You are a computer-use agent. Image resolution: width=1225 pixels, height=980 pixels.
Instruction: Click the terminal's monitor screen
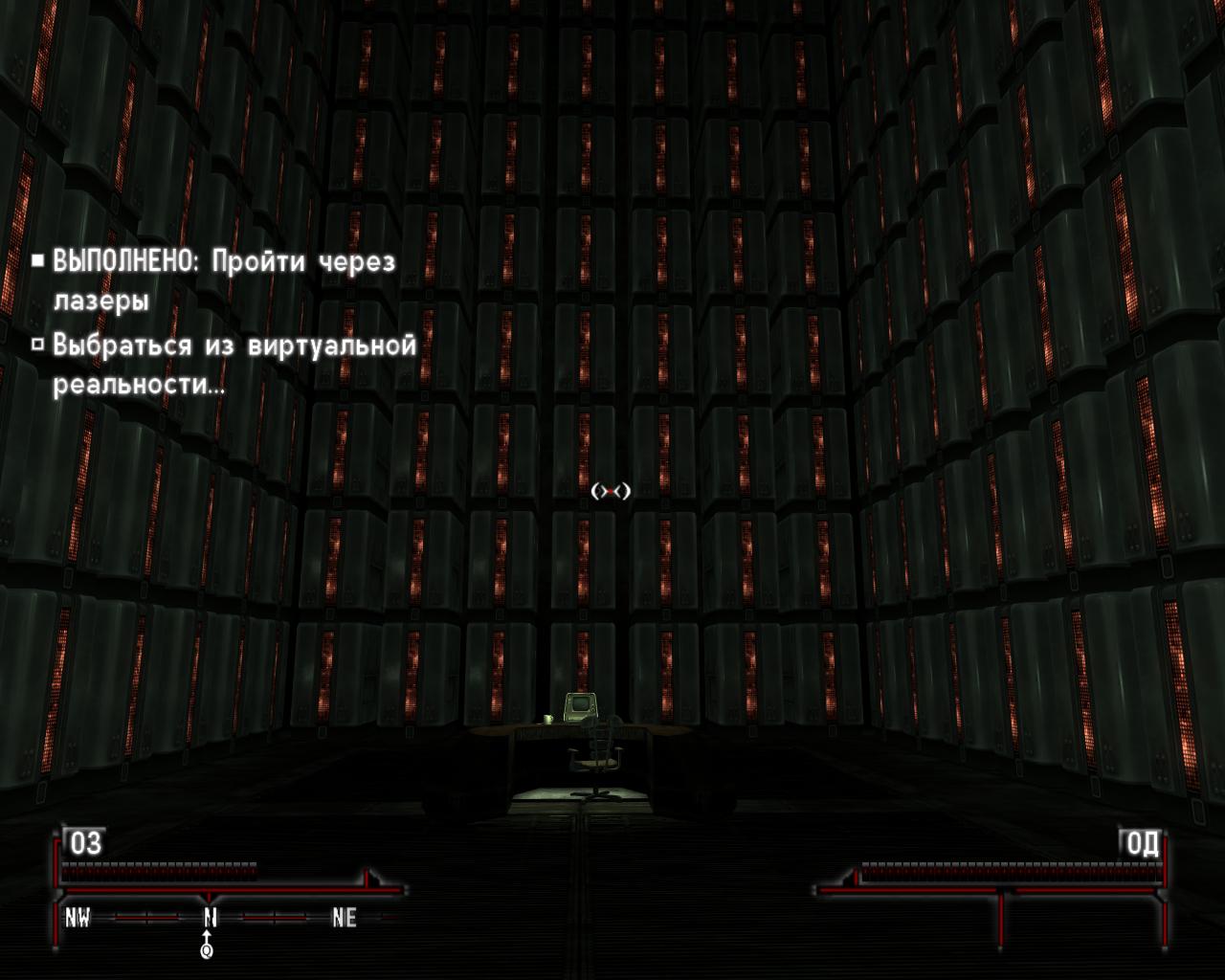pyautogui.click(x=584, y=704)
